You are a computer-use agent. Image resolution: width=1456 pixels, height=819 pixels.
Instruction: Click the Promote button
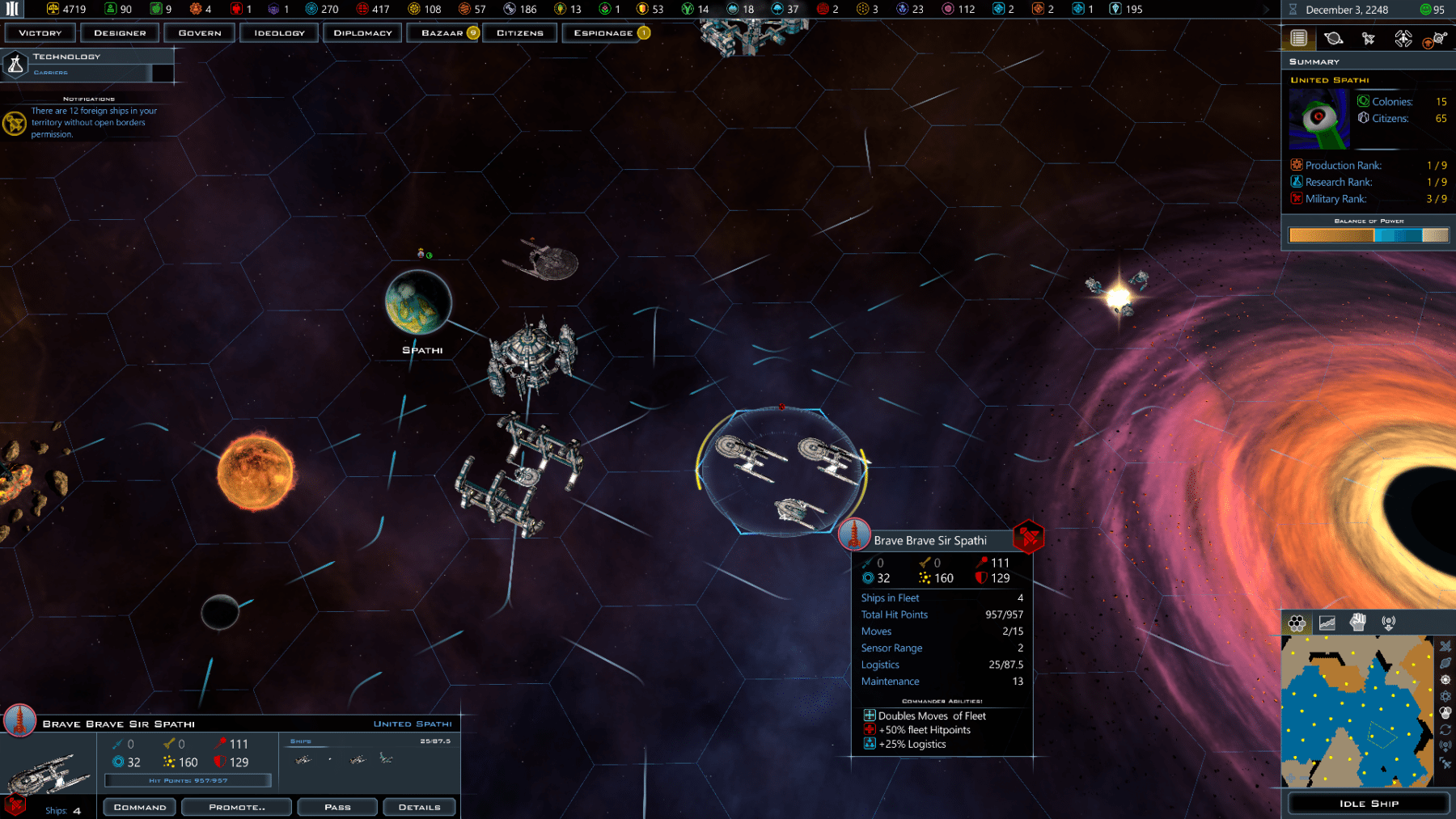236,807
